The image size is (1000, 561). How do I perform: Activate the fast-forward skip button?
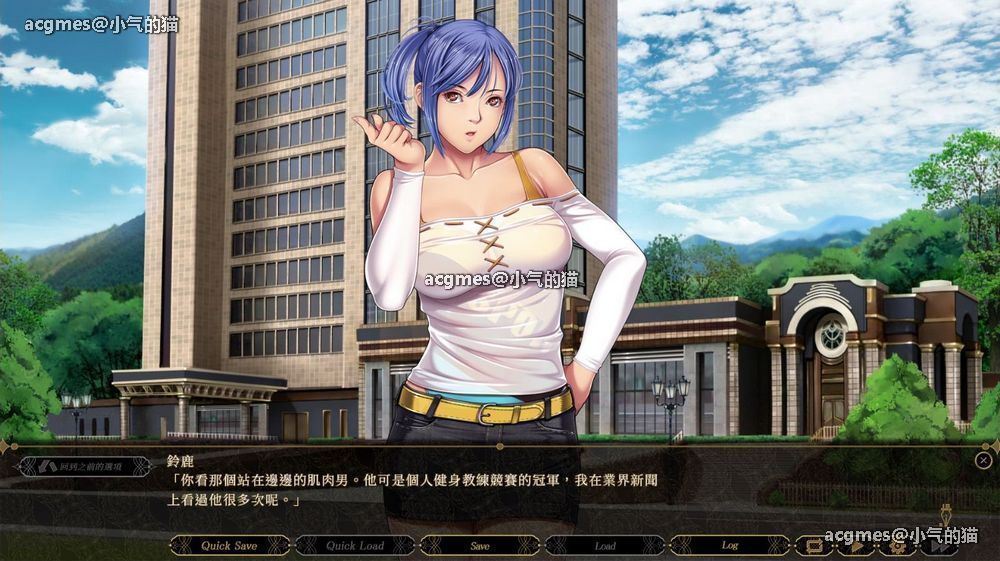click(938, 546)
